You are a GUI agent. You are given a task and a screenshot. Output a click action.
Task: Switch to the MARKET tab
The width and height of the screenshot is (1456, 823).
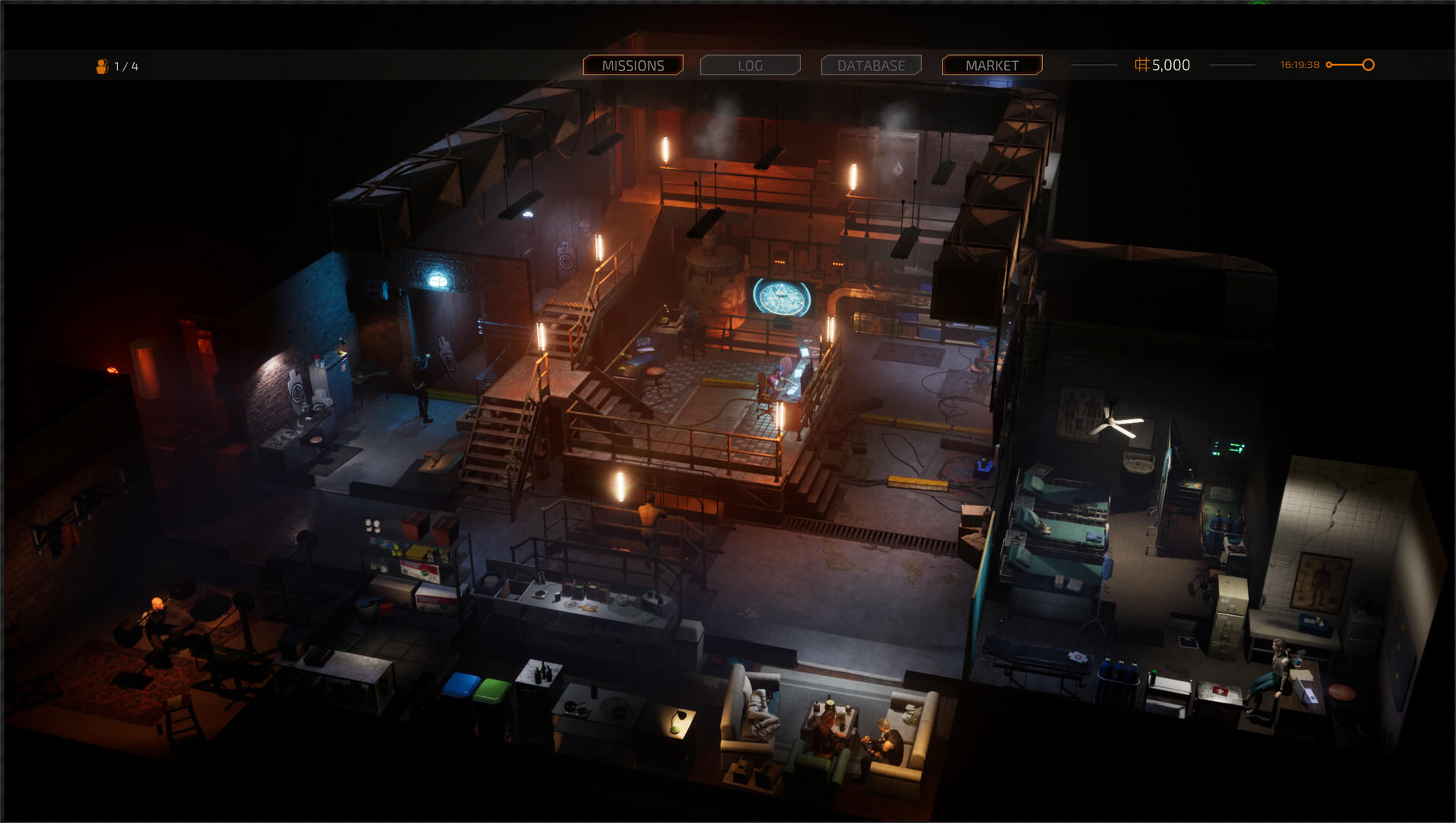992,65
